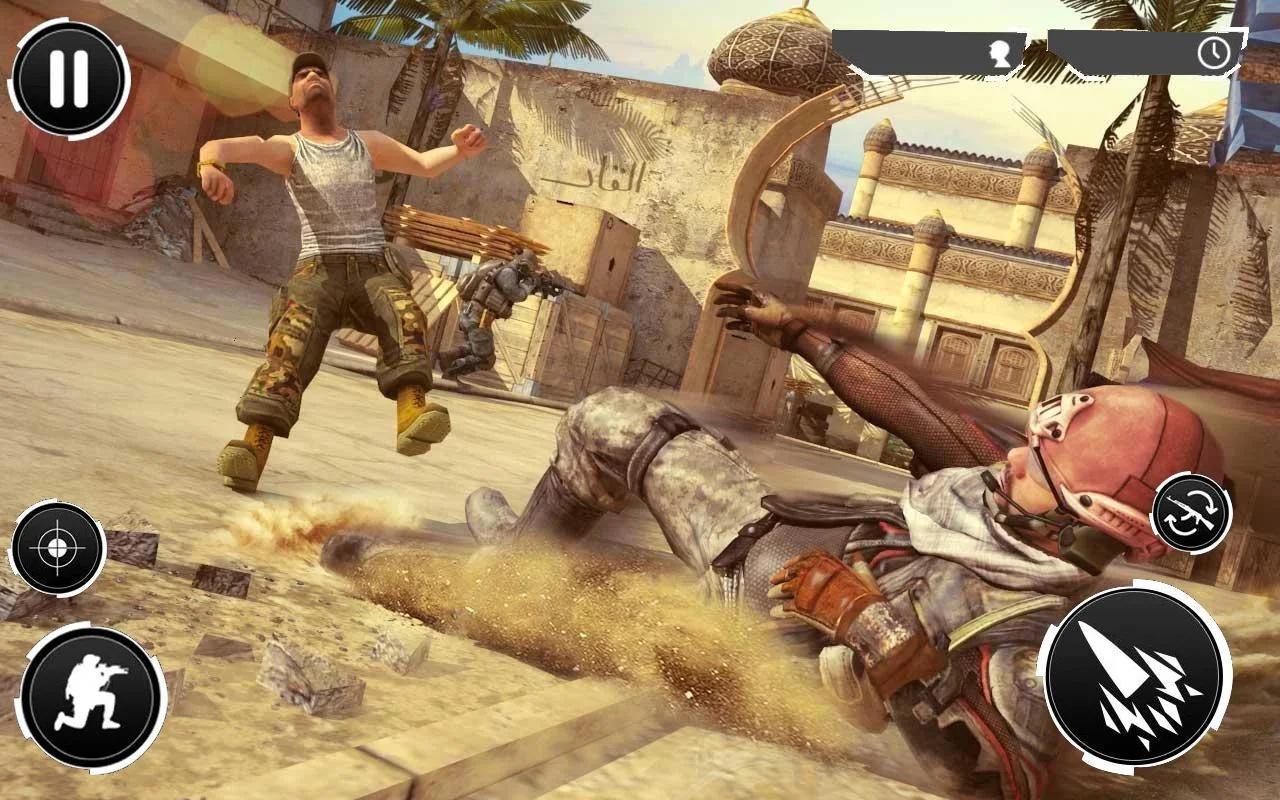Toggle weapon selection with circular arrows button
The image size is (1280, 800).
coord(1190,512)
